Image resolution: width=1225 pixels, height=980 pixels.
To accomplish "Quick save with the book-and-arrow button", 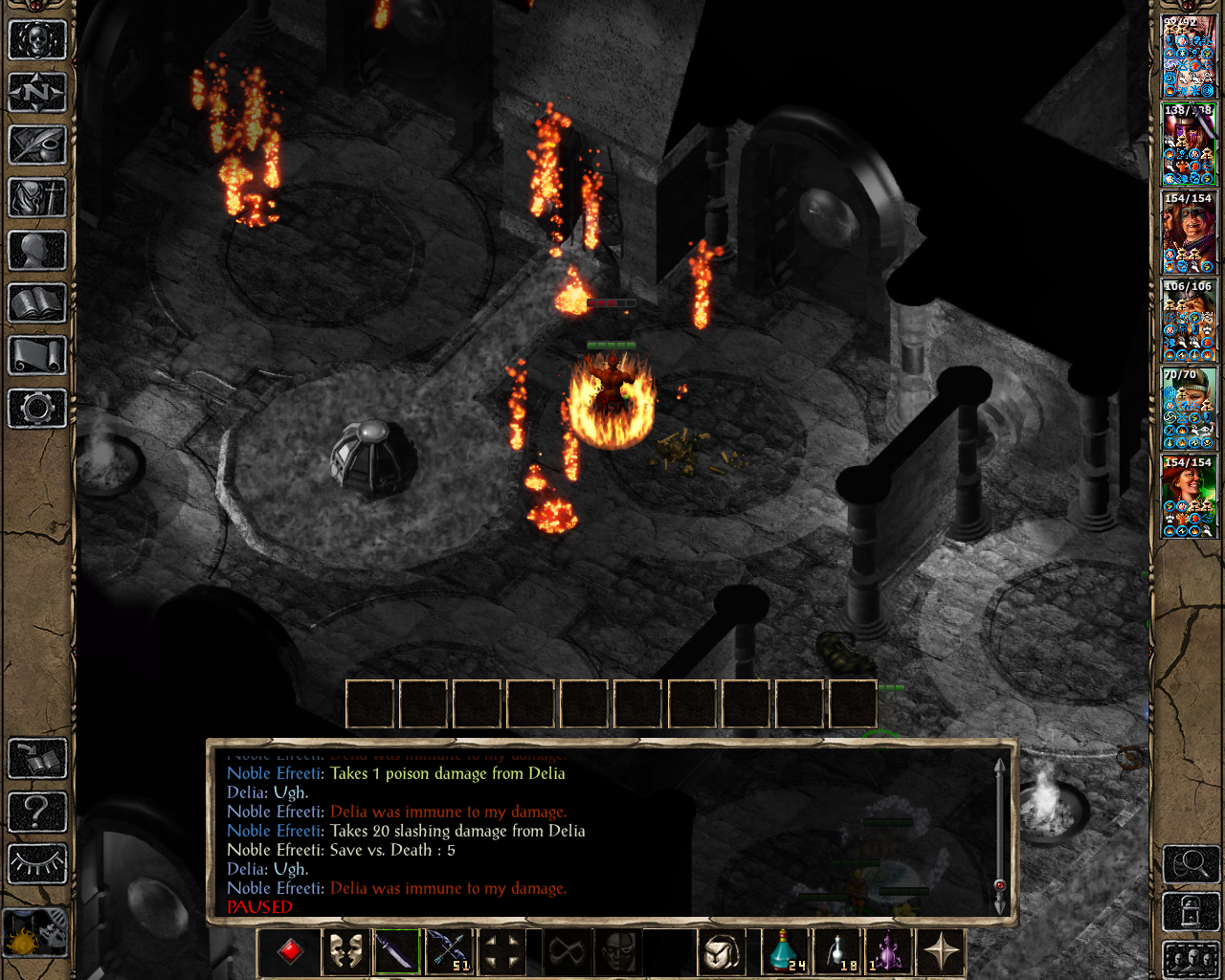I will [x=37, y=759].
